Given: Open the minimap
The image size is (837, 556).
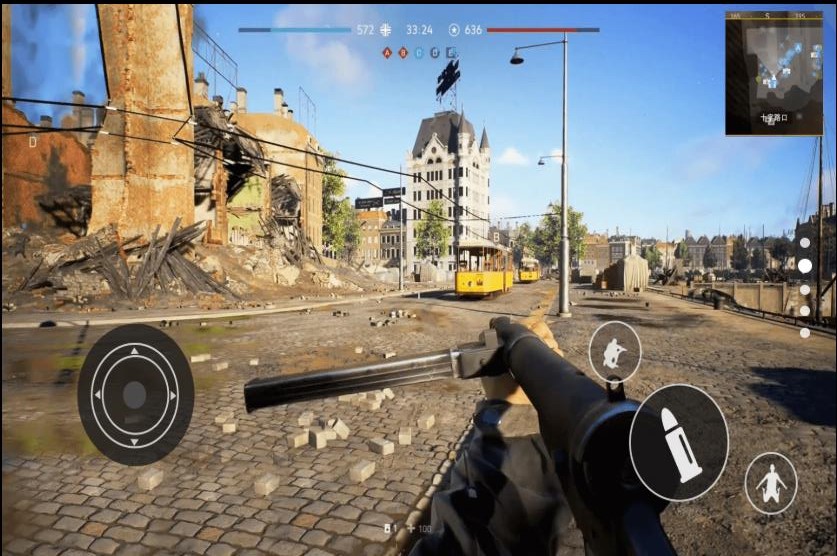Looking at the screenshot, I should (773, 73).
